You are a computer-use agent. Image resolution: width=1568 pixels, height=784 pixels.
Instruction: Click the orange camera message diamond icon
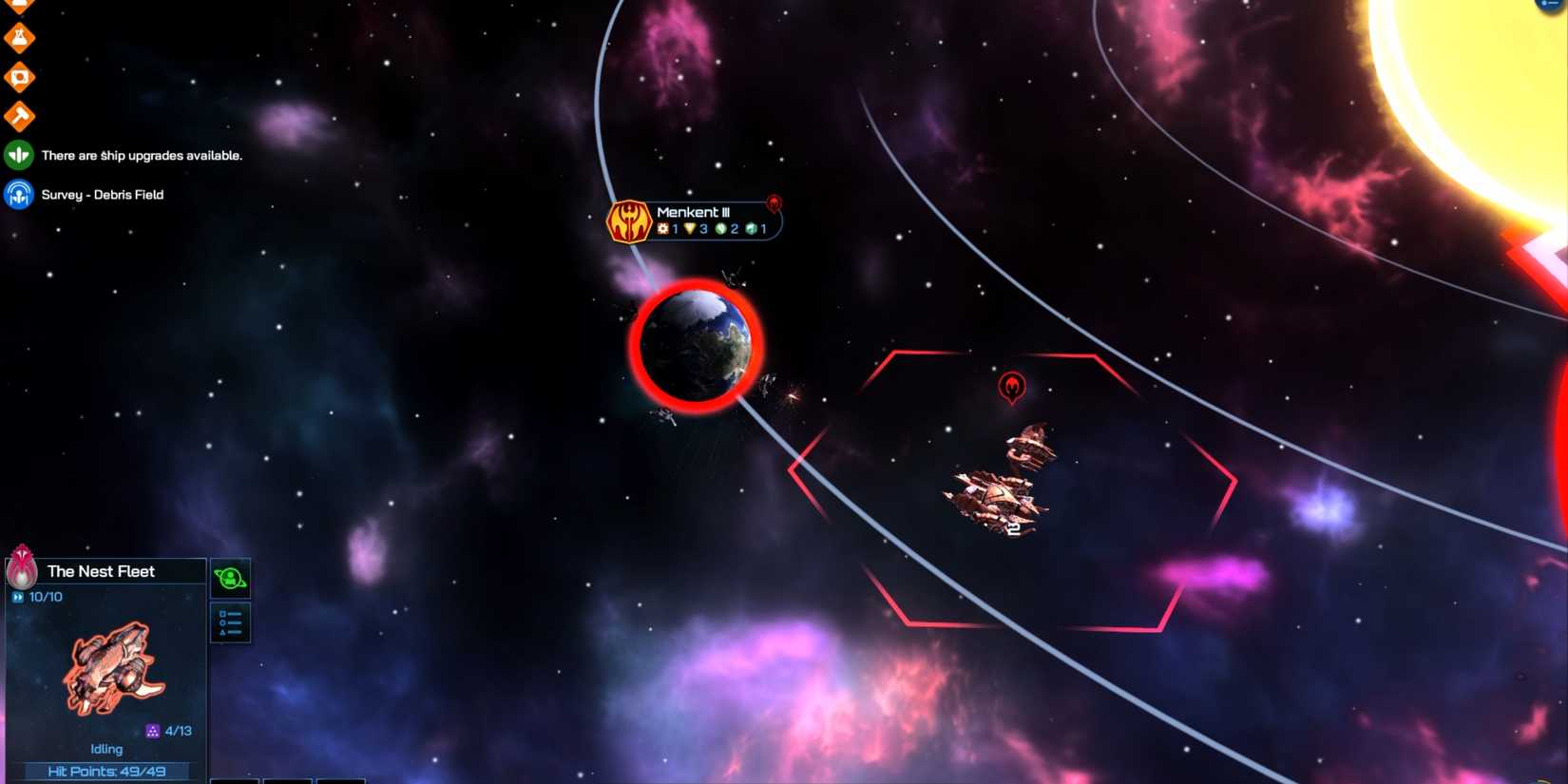point(19,76)
